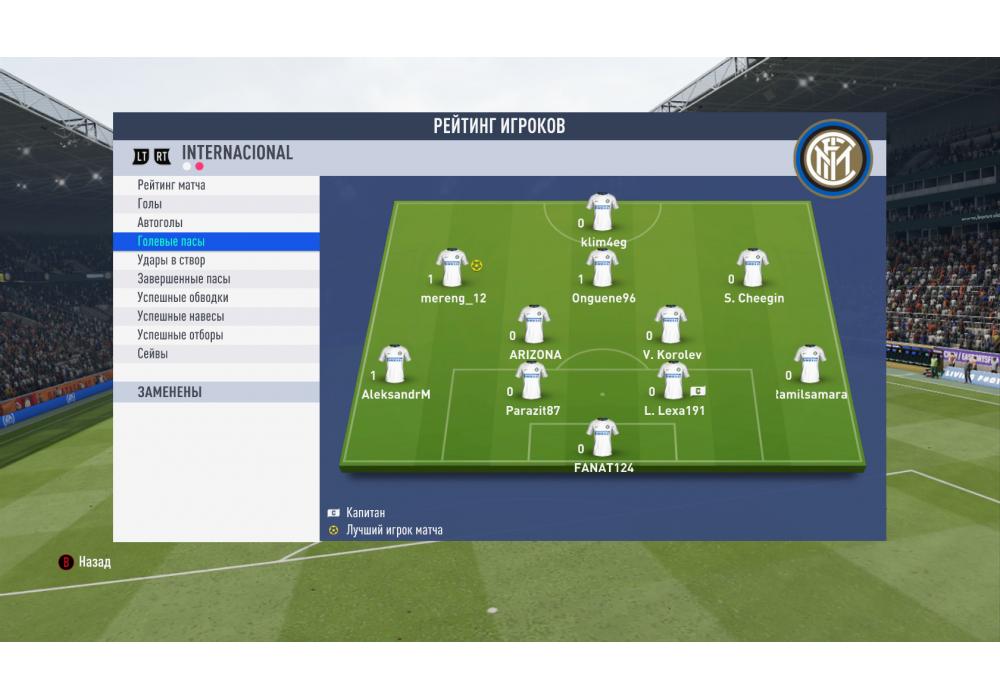The width and height of the screenshot is (1000, 700).
Task: Click player ARIZONA in midfield
Action: [534, 325]
